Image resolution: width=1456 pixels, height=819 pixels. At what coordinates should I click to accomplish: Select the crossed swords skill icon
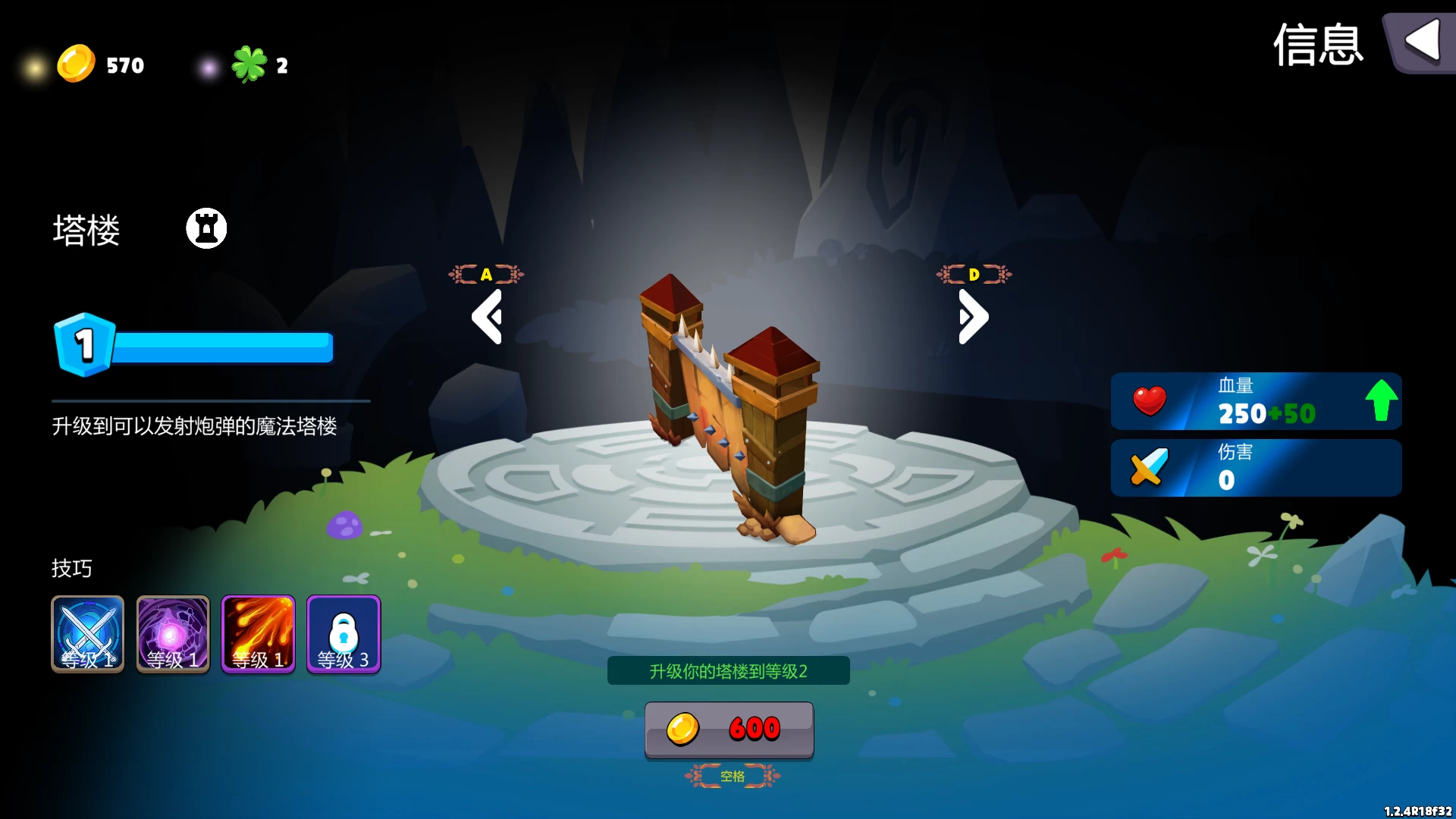click(x=88, y=634)
